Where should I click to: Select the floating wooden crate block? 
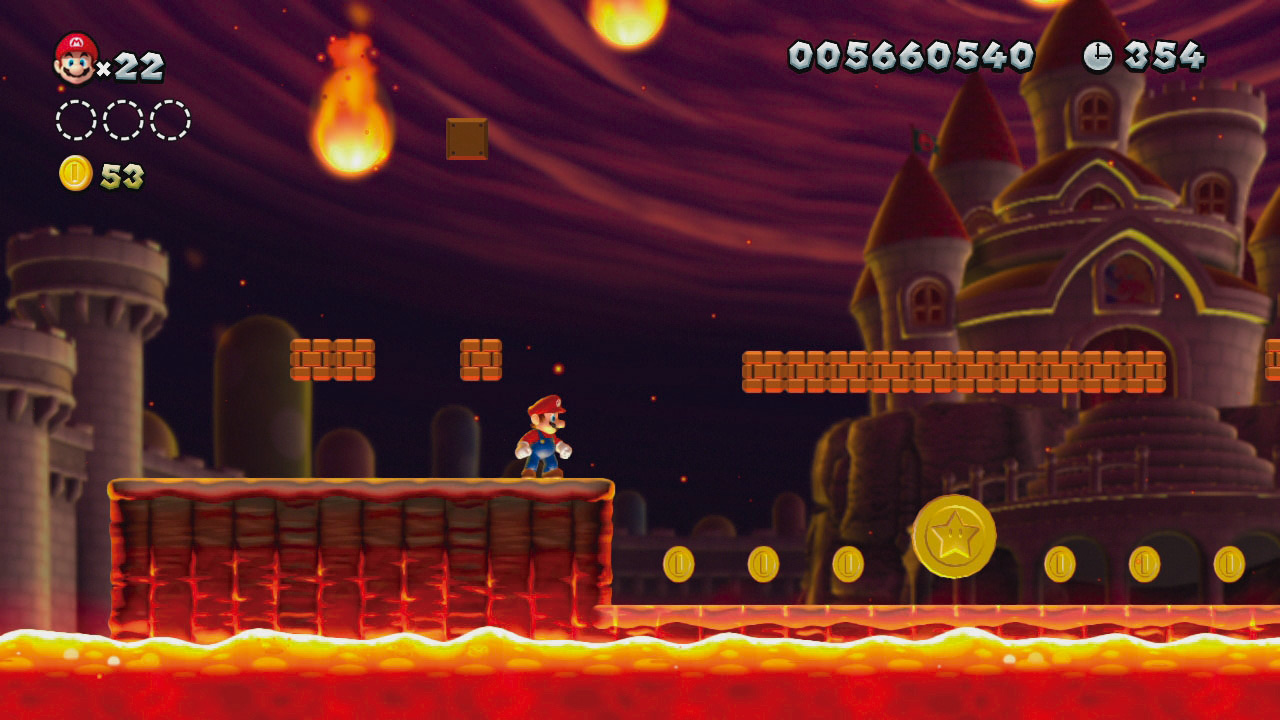coord(466,138)
